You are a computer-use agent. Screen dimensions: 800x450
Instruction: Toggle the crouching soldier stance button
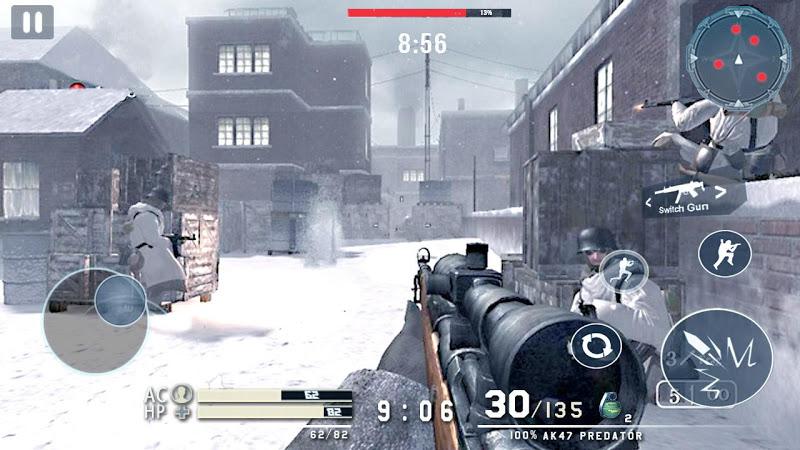(x=725, y=254)
